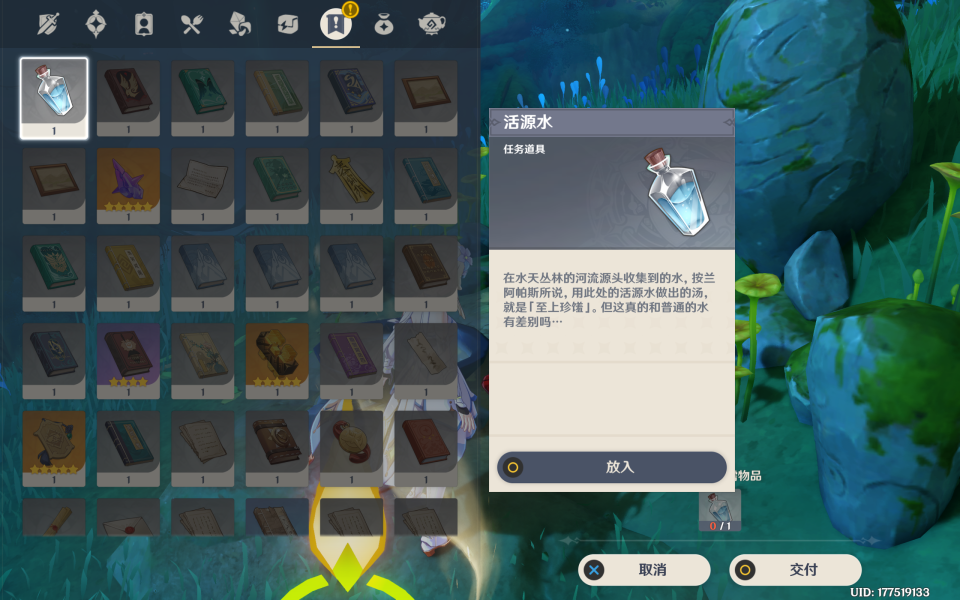Screen dimensions: 960x600
Task: Select the Quest items tab
Action: click(335, 23)
